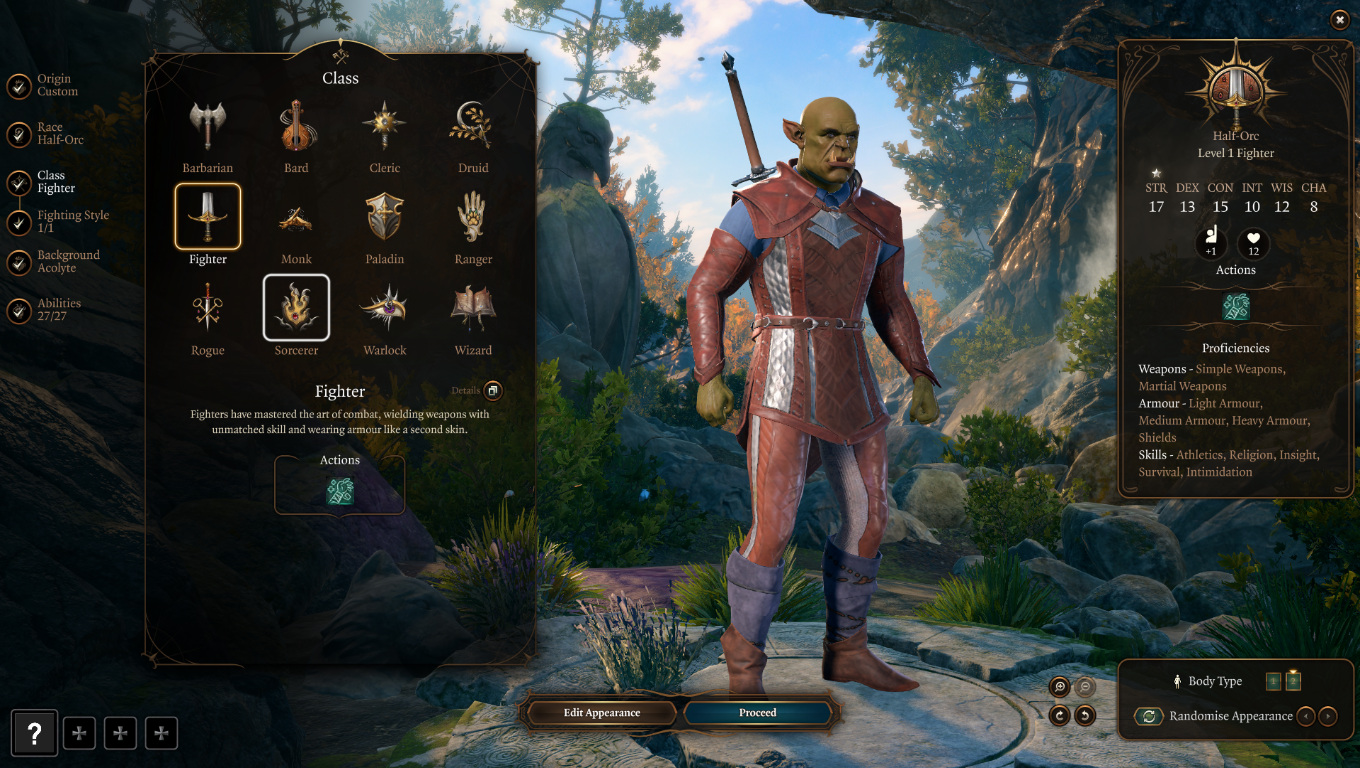The width and height of the screenshot is (1360, 768).
Task: Select the Ranger class icon
Action: (x=472, y=216)
